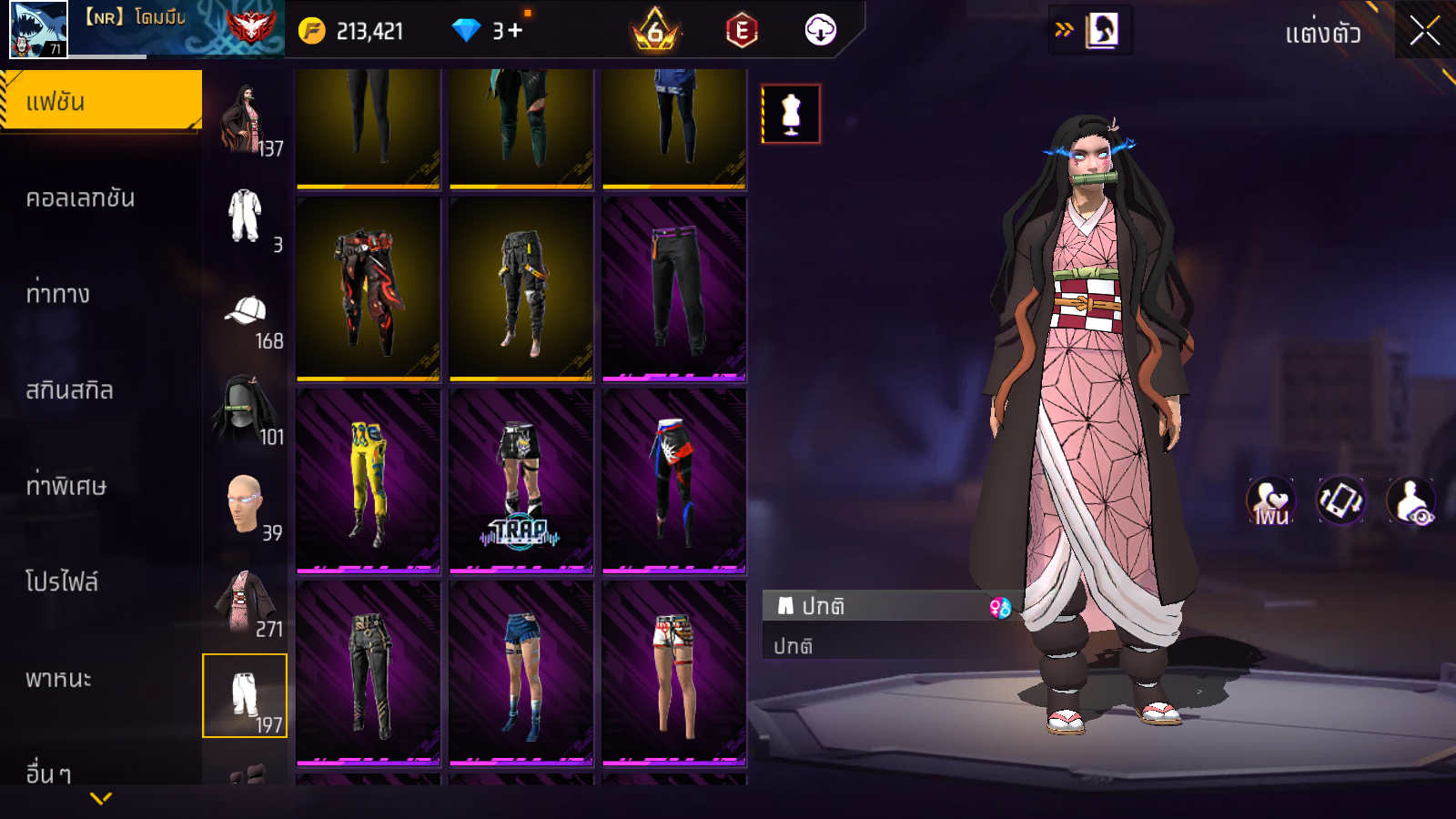Open the download cloud icon
Viewport: 1456px width, 819px height.
[820, 30]
